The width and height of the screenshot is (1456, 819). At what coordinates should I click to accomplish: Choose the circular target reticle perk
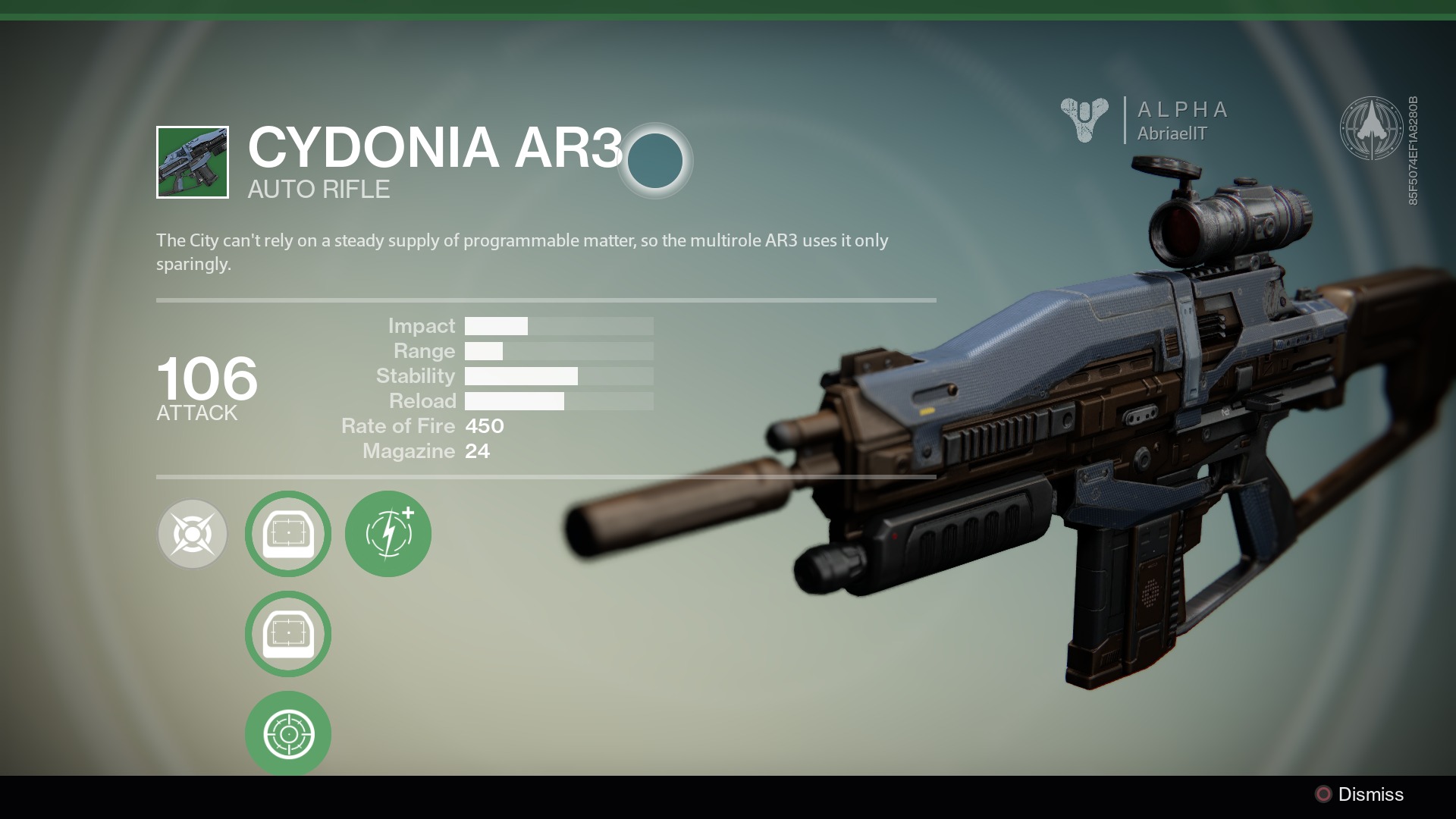[x=288, y=733]
